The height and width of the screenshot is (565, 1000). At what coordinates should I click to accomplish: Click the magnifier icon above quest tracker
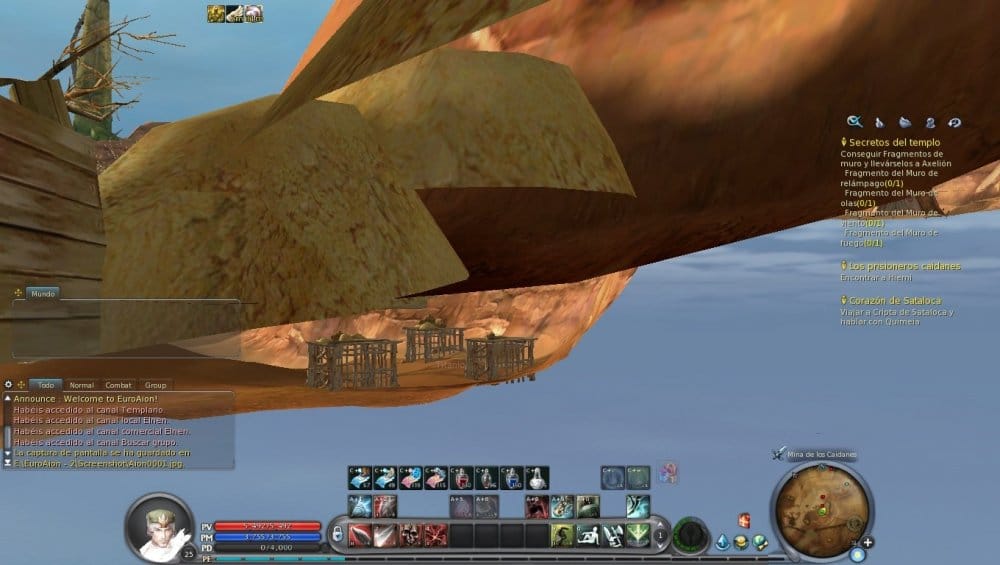854,122
